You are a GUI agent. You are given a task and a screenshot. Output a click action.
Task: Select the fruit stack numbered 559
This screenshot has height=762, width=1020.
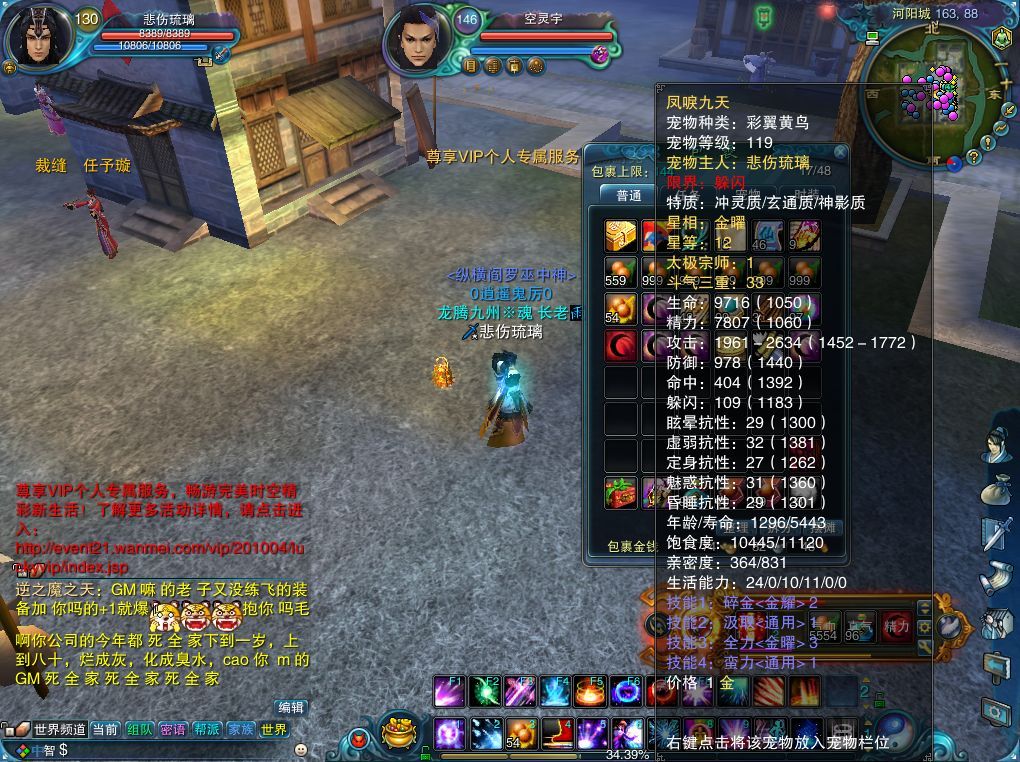coord(620,273)
